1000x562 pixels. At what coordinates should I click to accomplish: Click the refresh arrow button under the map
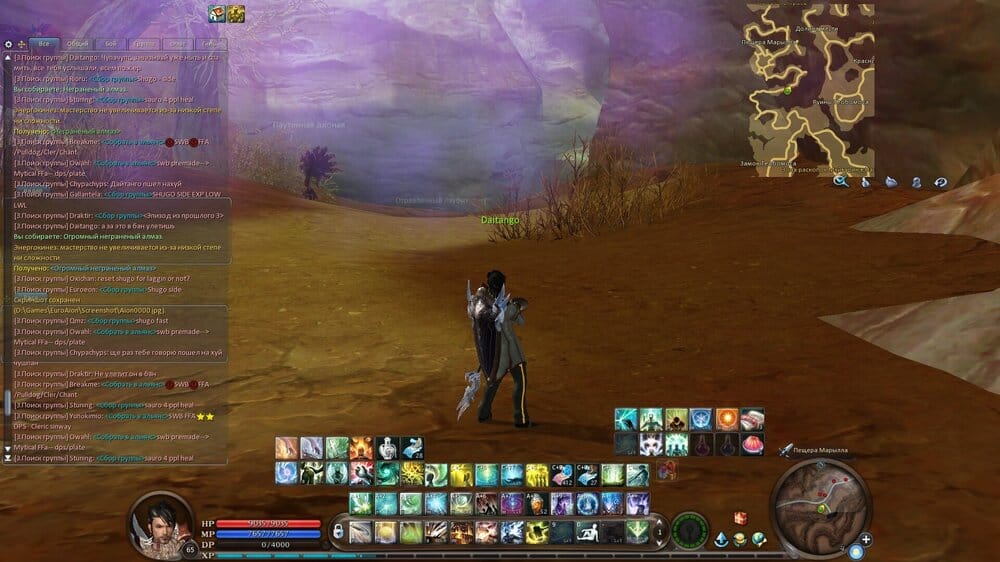[x=940, y=181]
